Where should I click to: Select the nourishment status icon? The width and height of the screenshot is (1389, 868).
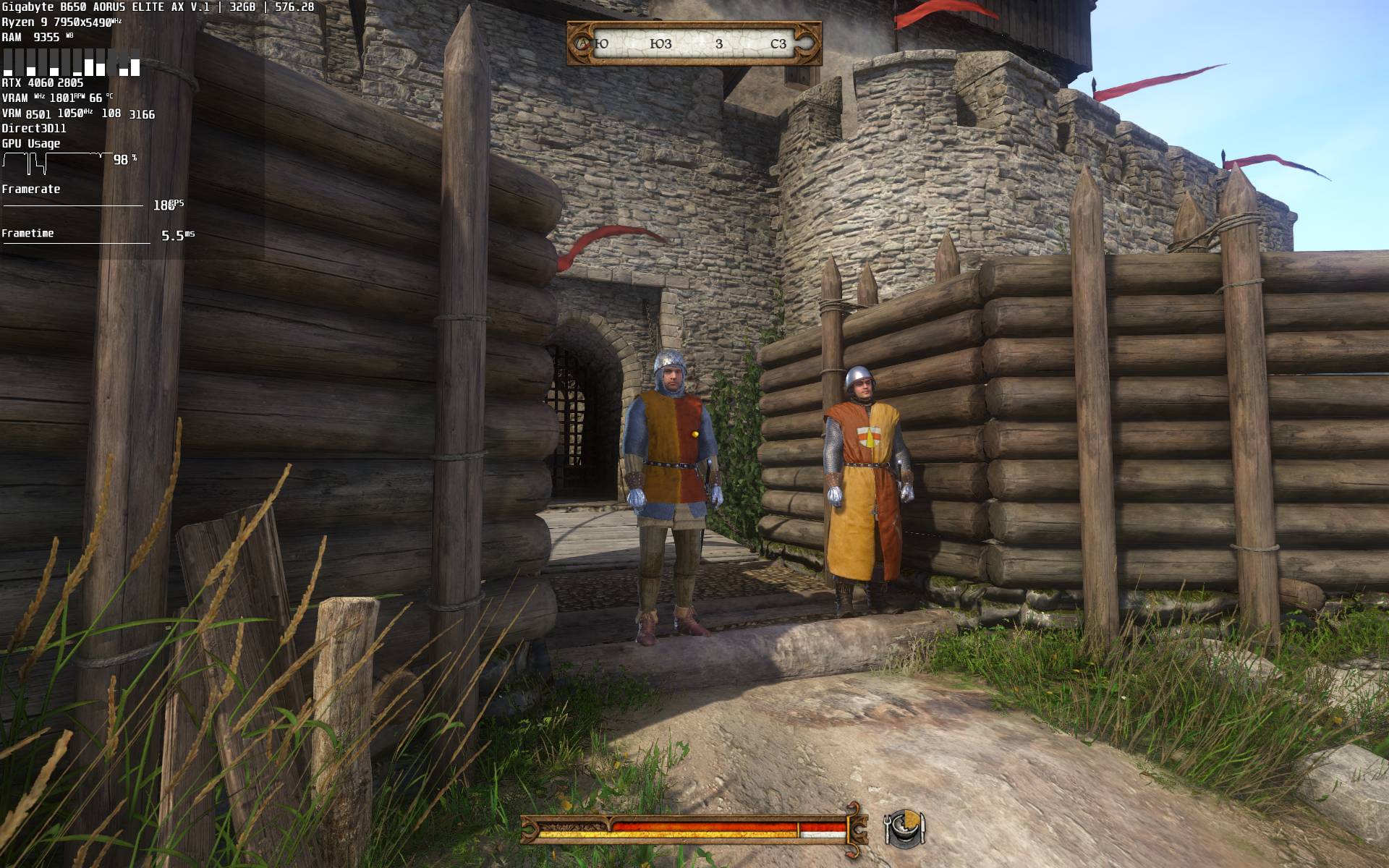pyautogui.click(x=904, y=827)
